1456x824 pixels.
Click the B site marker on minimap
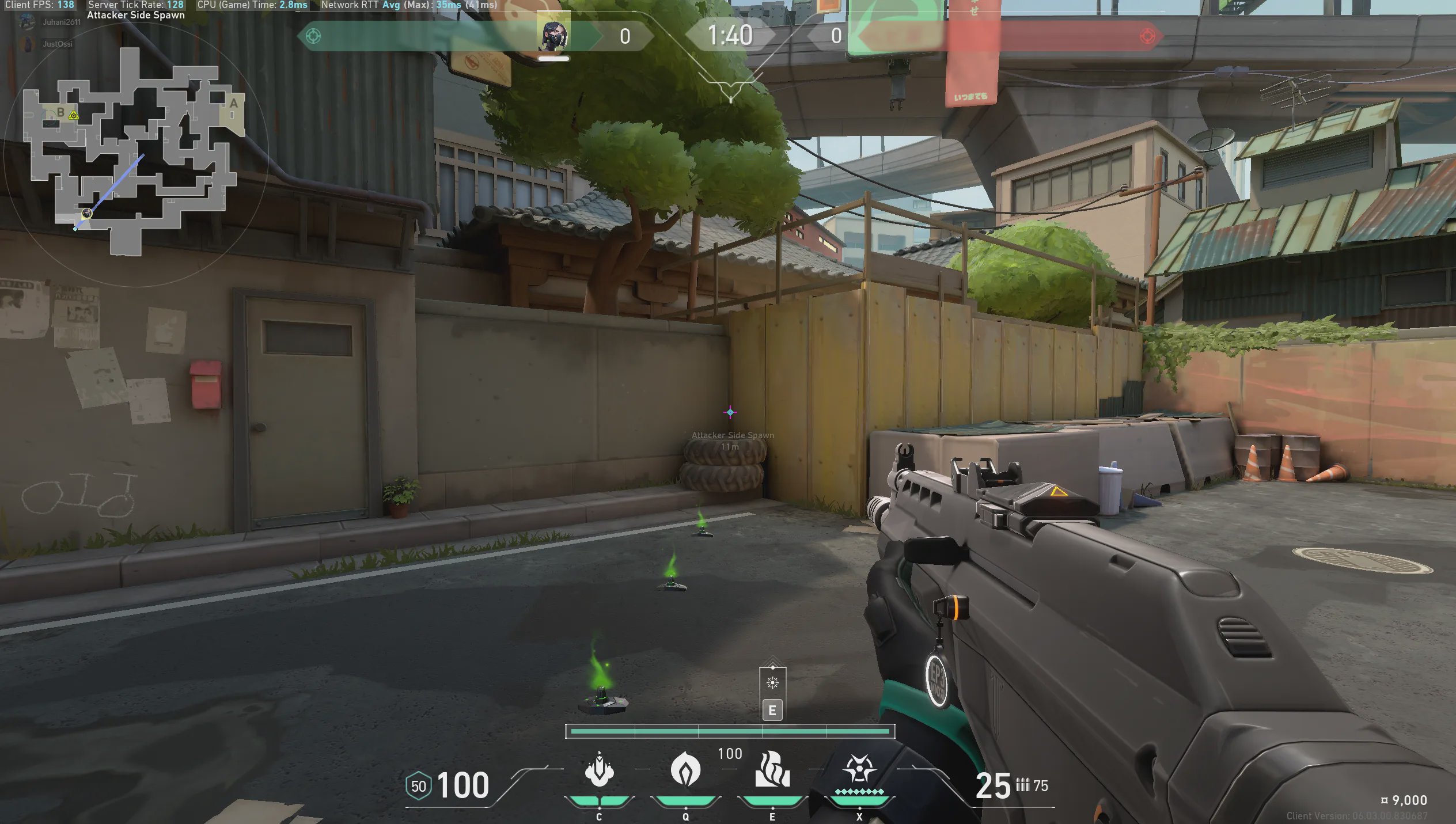point(60,113)
